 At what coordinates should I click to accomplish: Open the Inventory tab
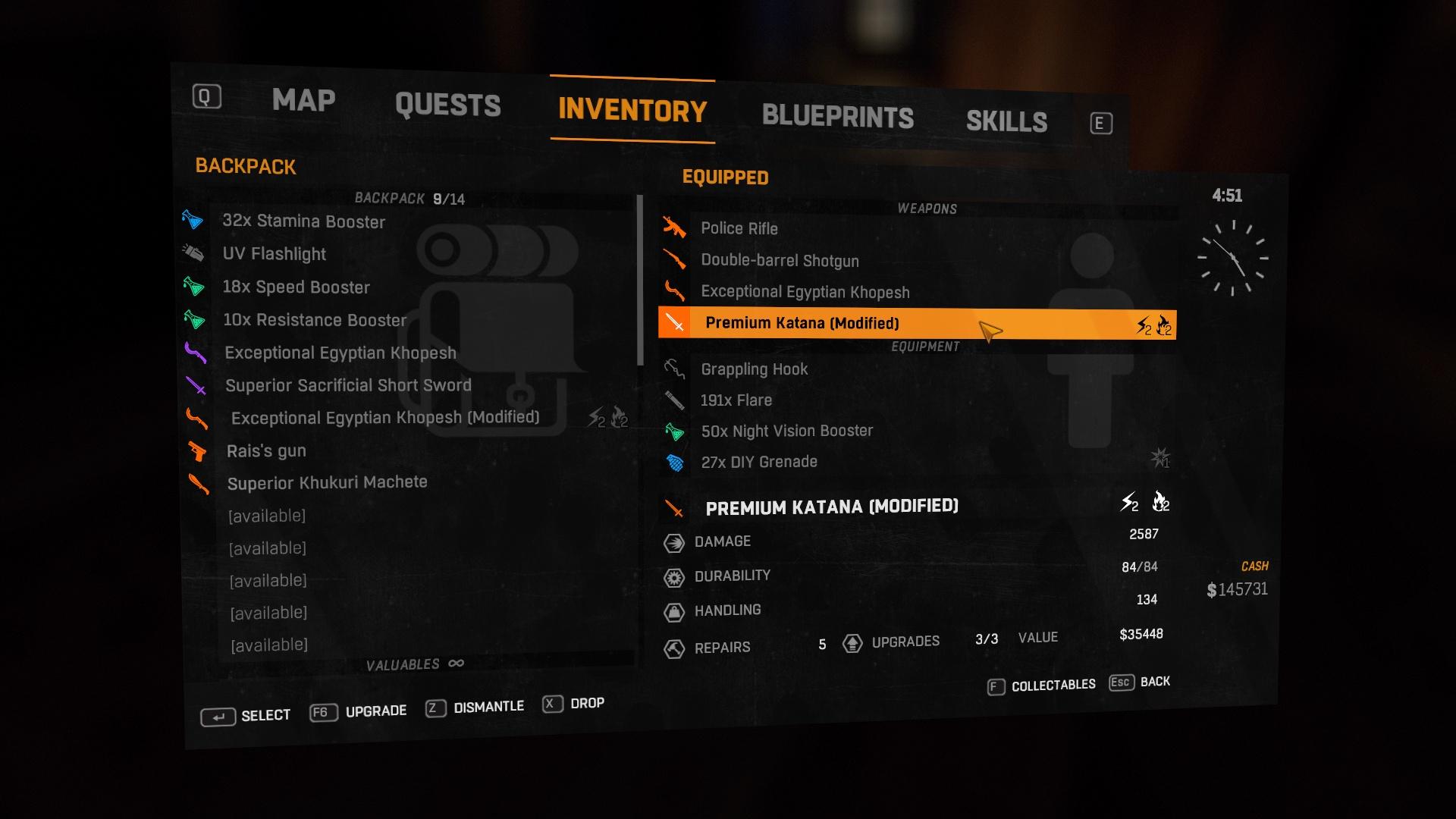(632, 111)
